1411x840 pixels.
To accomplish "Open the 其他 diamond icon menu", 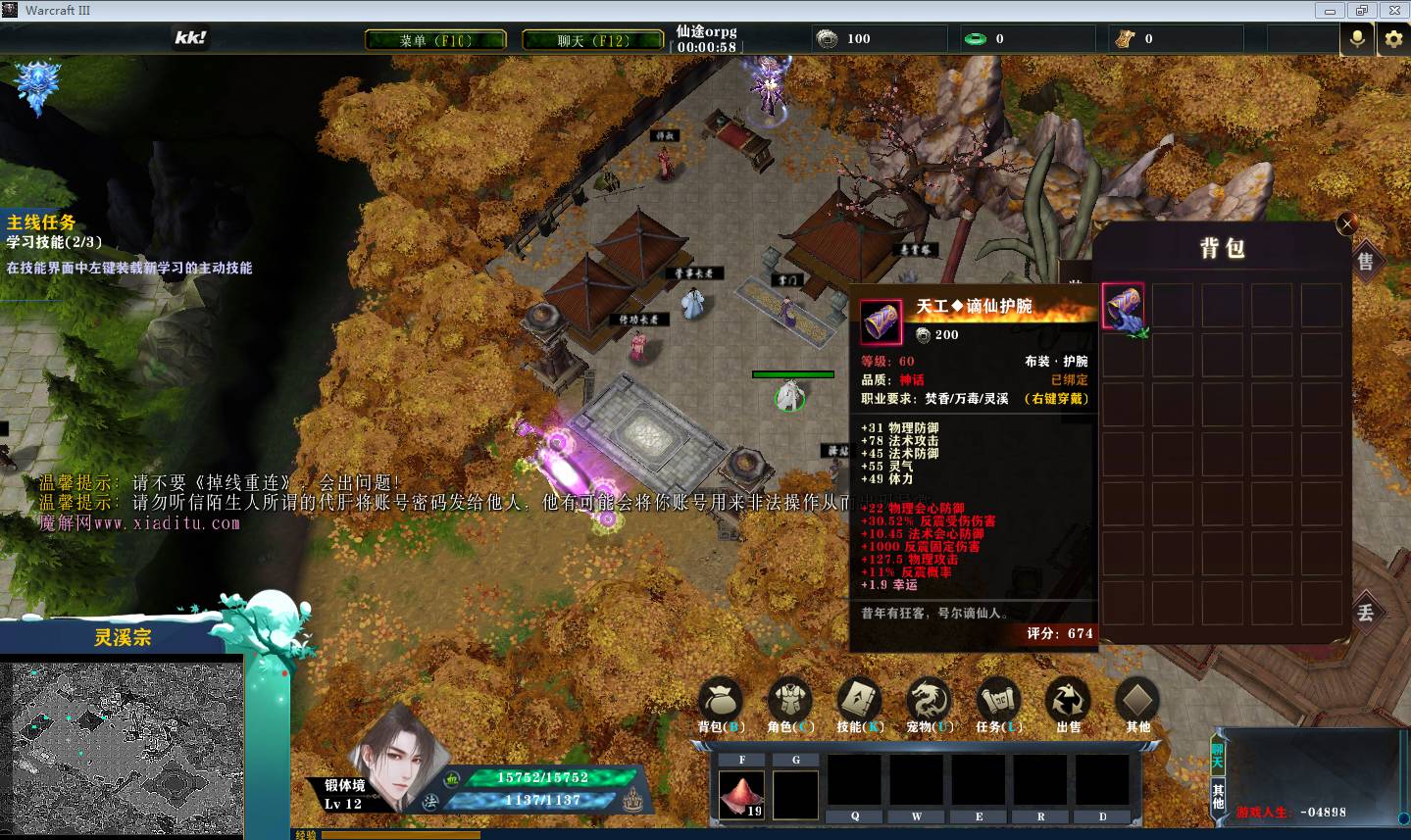I will point(1137,700).
